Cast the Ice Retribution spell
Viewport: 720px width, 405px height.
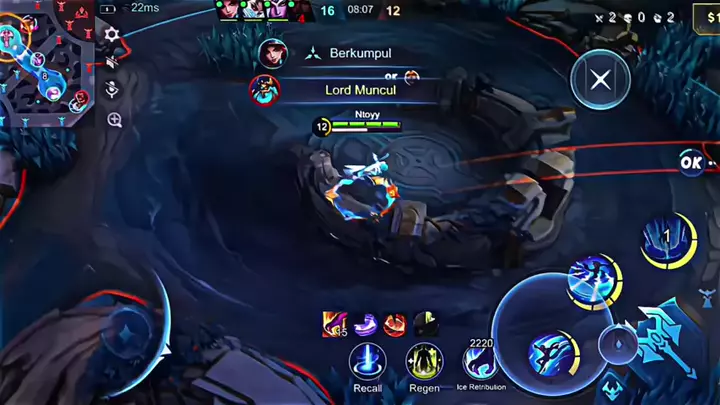pyautogui.click(x=481, y=360)
